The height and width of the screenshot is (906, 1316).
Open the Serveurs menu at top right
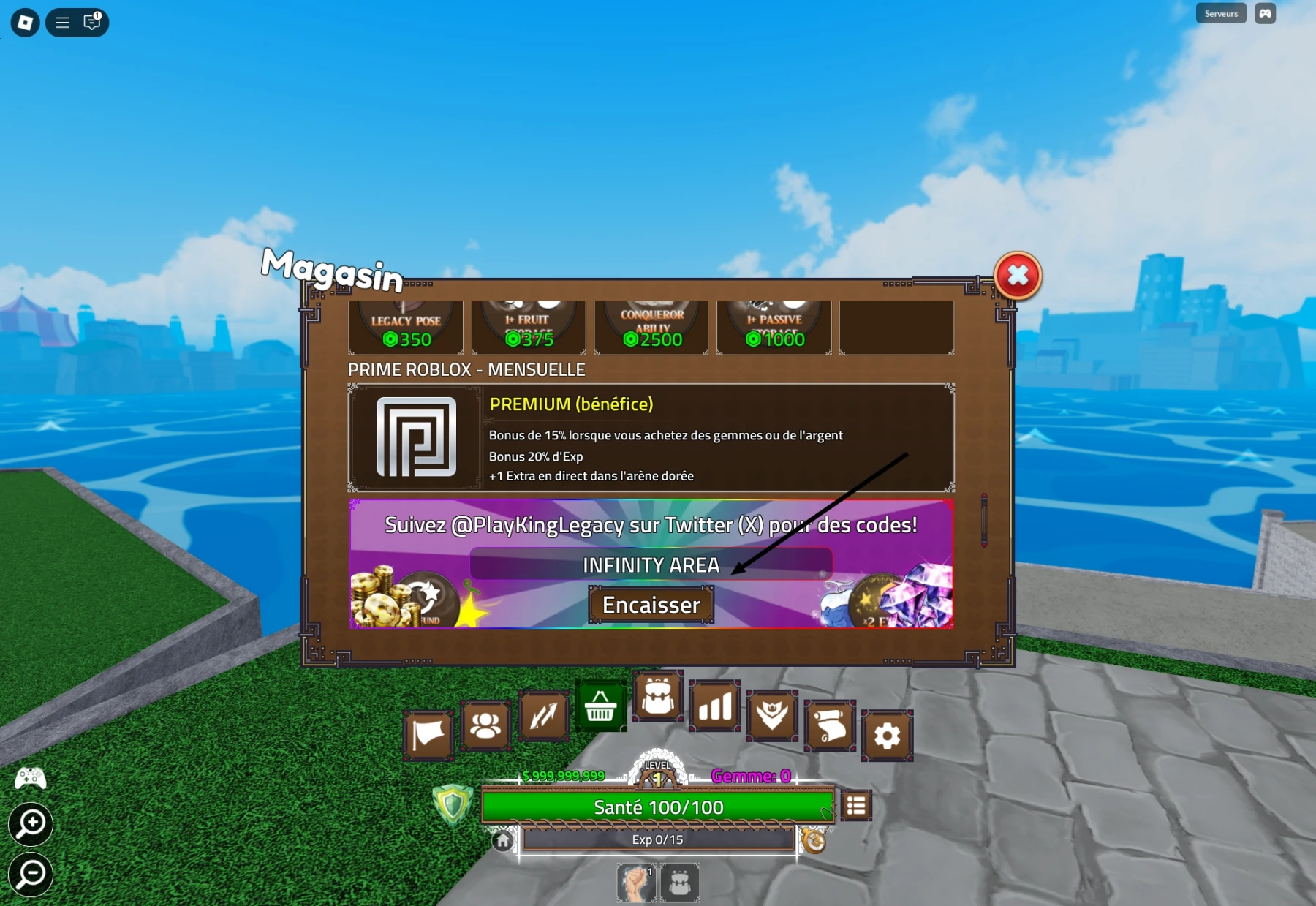click(1219, 13)
